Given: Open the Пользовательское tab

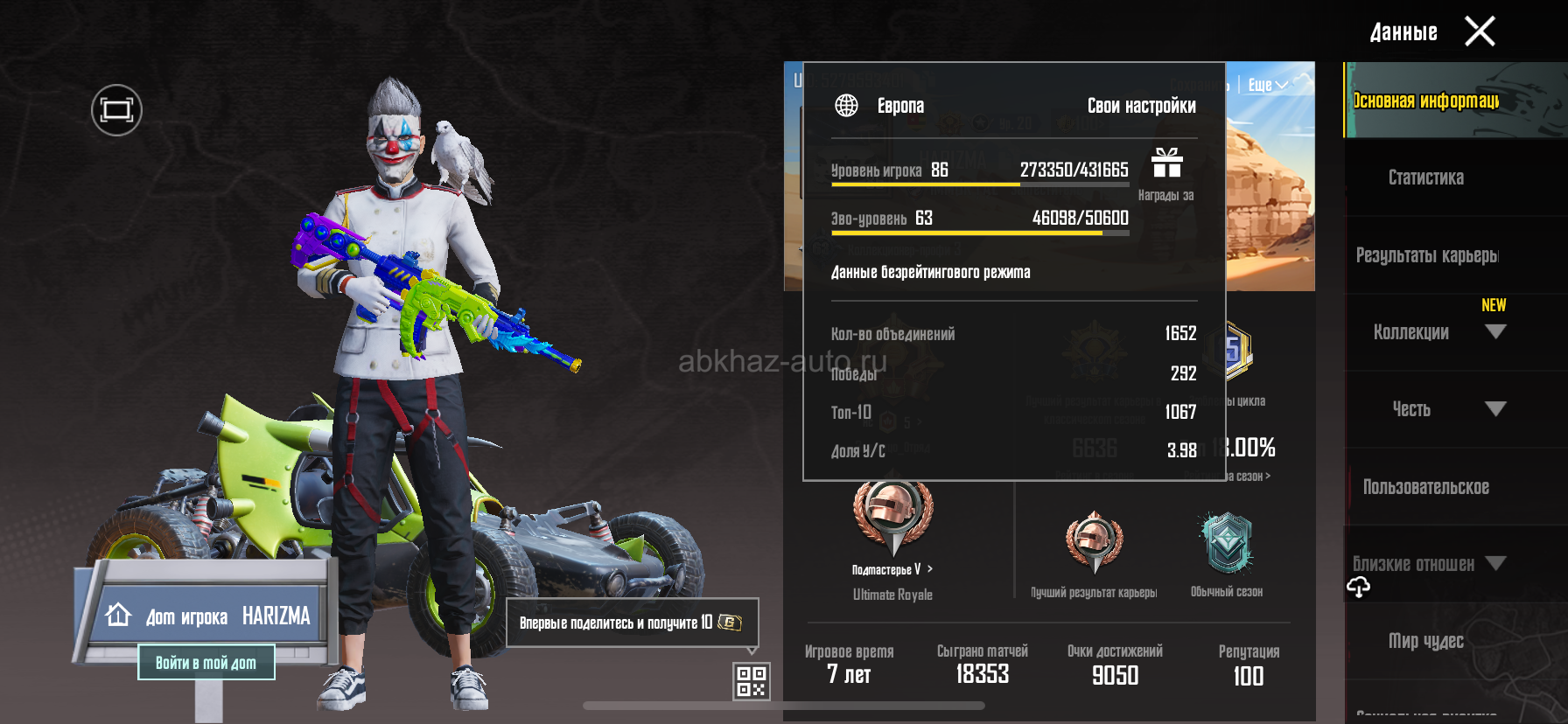Looking at the screenshot, I should 1425,487.
